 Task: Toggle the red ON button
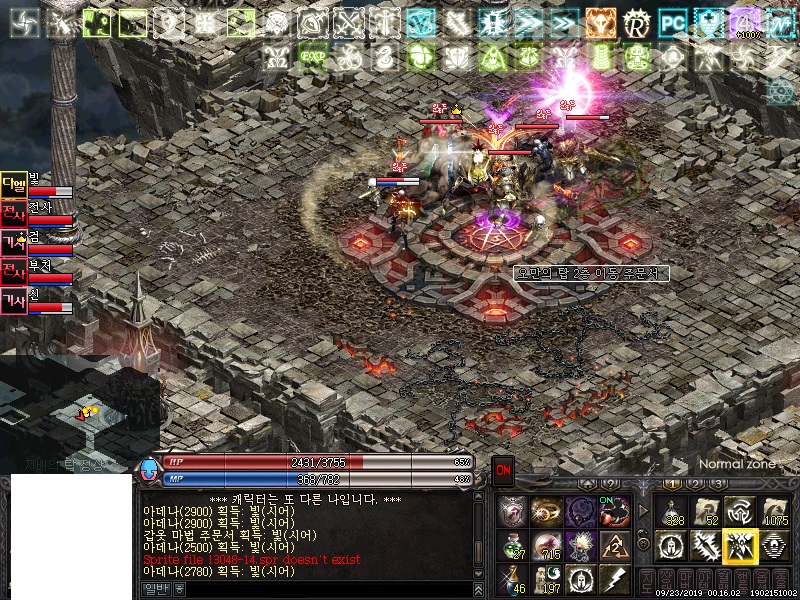click(x=503, y=469)
